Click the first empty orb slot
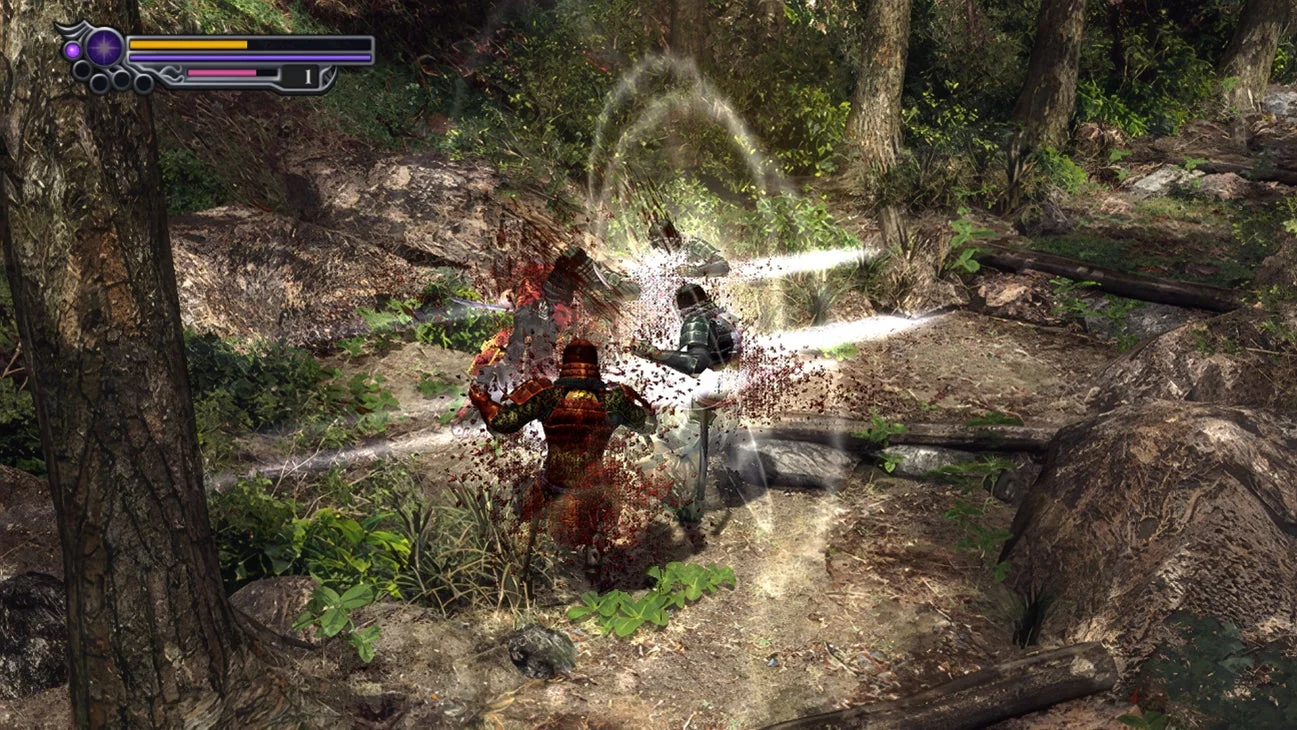1297x730 pixels. (82, 70)
